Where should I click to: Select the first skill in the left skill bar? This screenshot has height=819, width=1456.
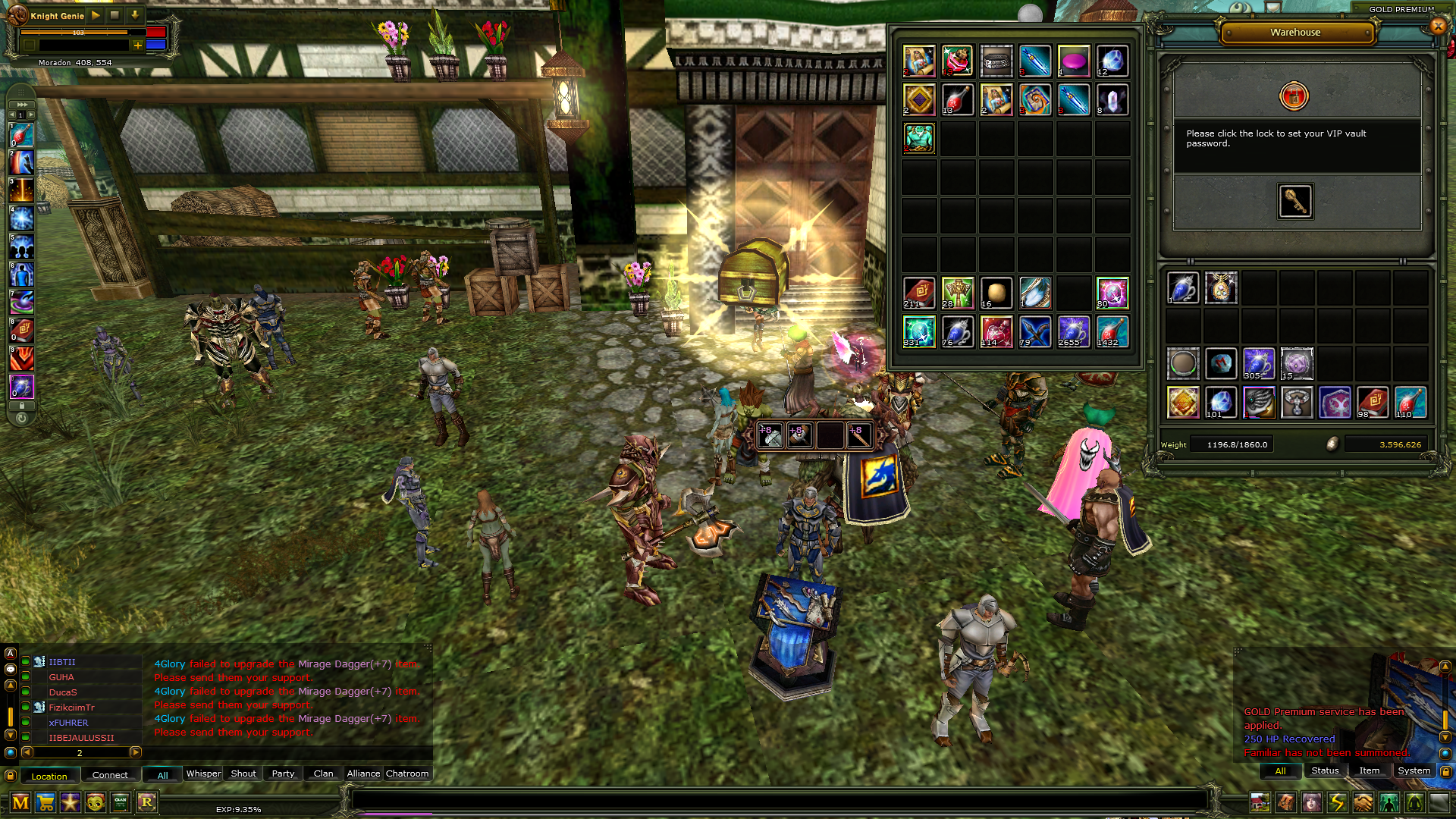click(x=20, y=136)
